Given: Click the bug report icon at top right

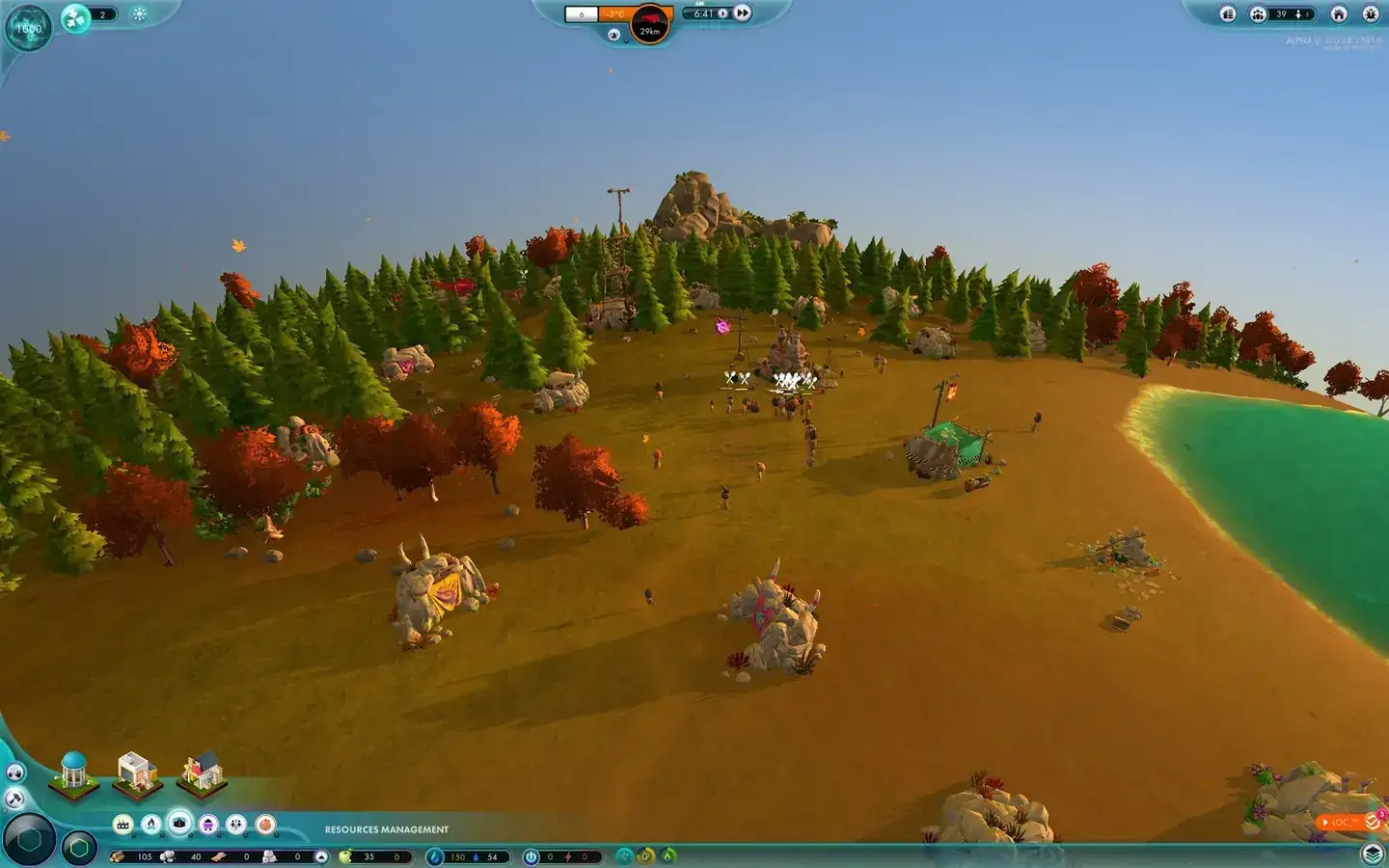Looking at the screenshot, I should point(1370,14).
